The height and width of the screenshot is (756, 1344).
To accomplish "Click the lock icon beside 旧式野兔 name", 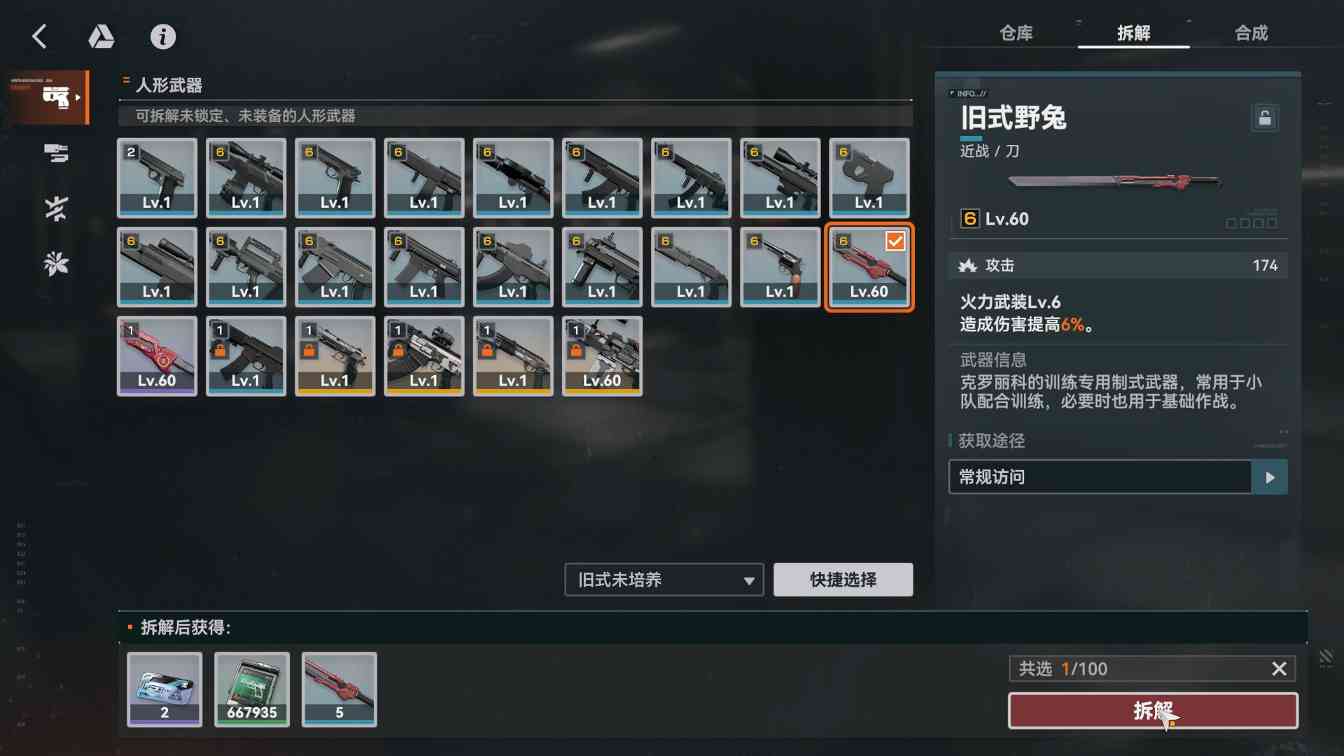I will pyautogui.click(x=1264, y=117).
